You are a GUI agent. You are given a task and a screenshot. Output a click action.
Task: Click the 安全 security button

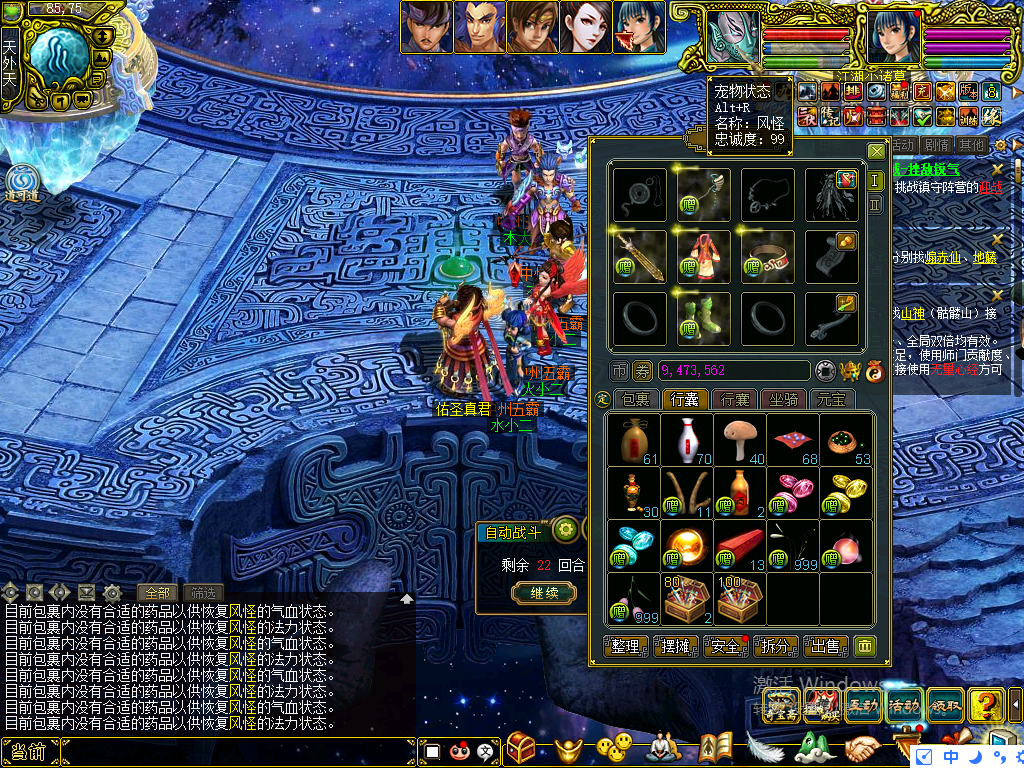click(x=726, y=646)
